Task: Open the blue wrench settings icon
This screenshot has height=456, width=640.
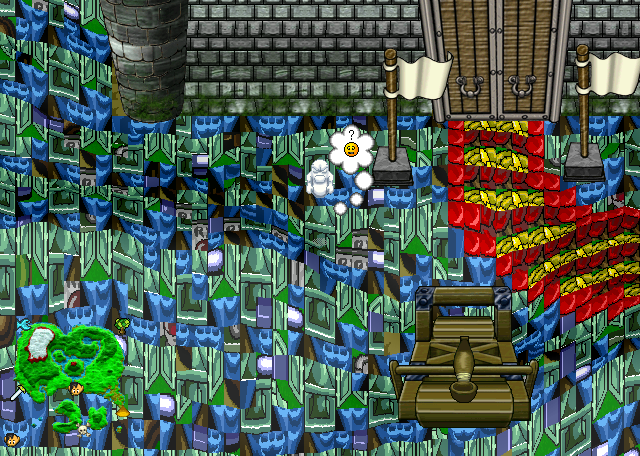Action: pyautogui.click(x=24, y=324)
